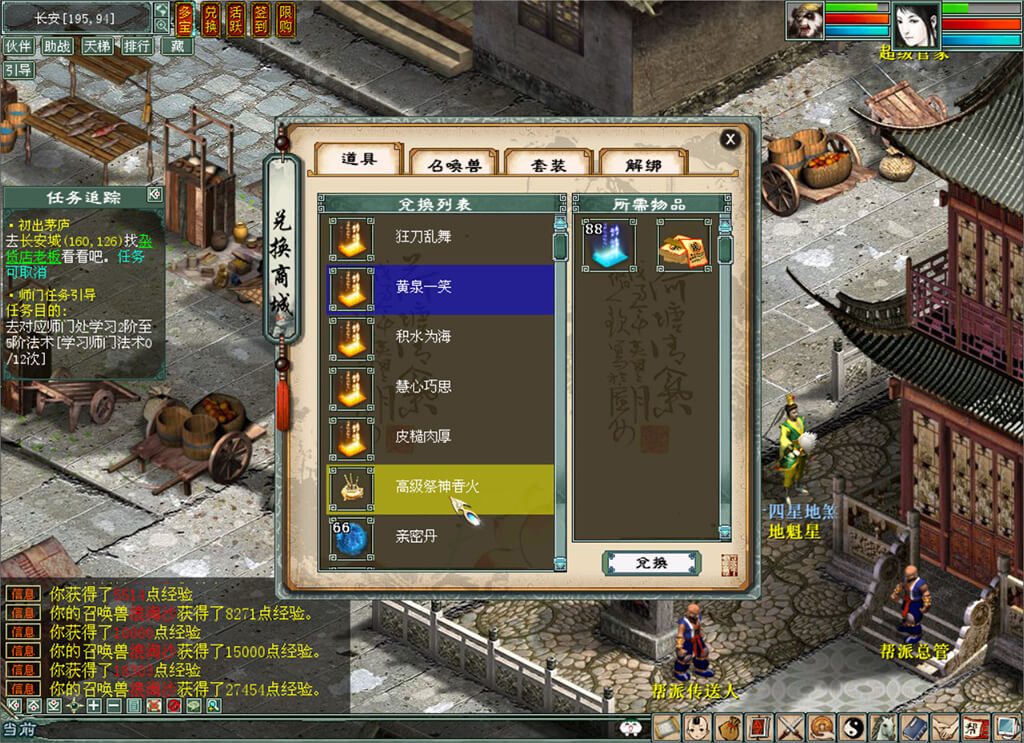Viewport: 1024px width, 743px height.
Task: Choose the 积水为海 list entry
Action: [442, 336]
